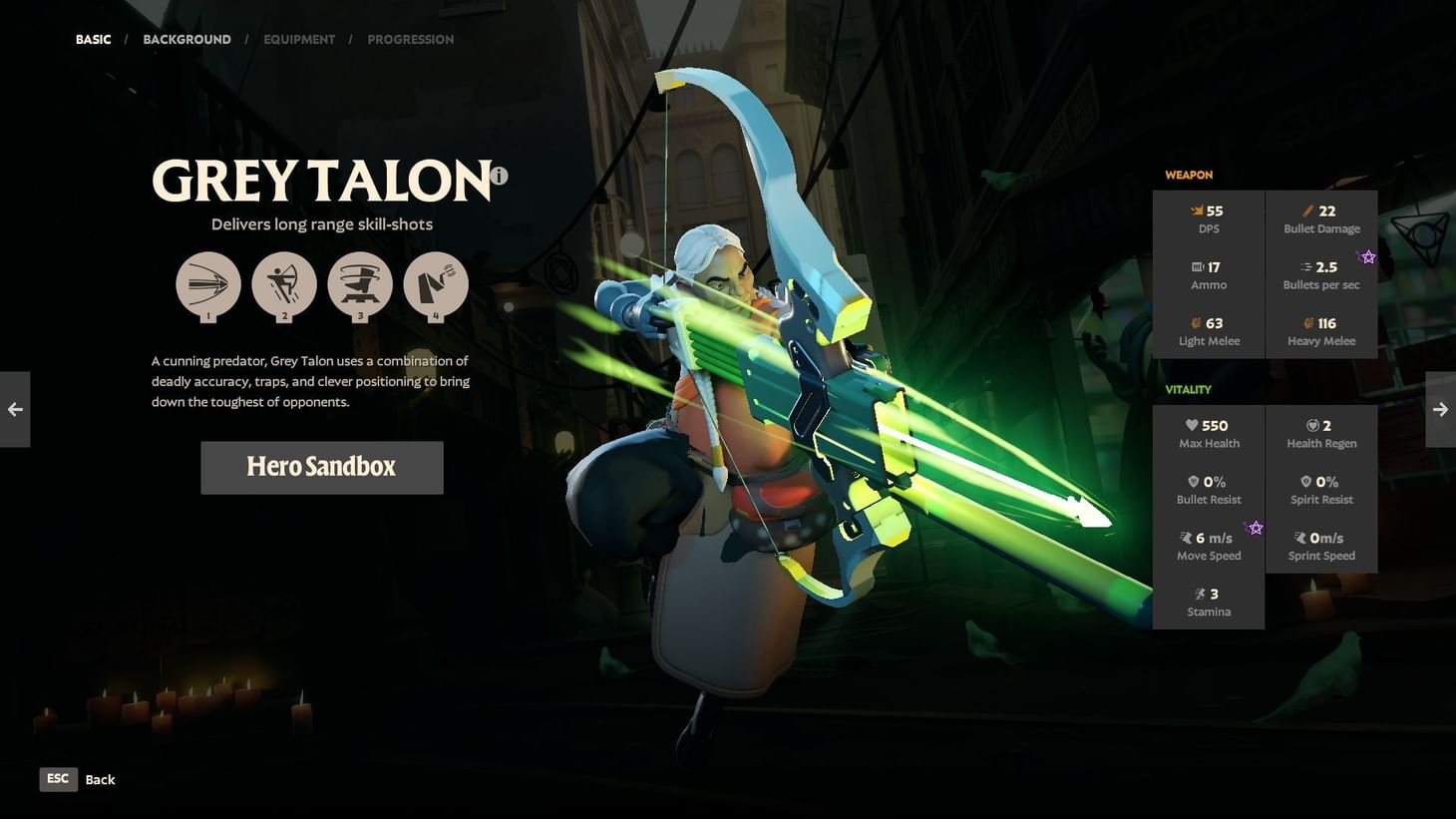Click the shield icon next to Bullet Resist
Image resolution: width=1456 pixels, height=819 pixels.
click(1193, 481)
